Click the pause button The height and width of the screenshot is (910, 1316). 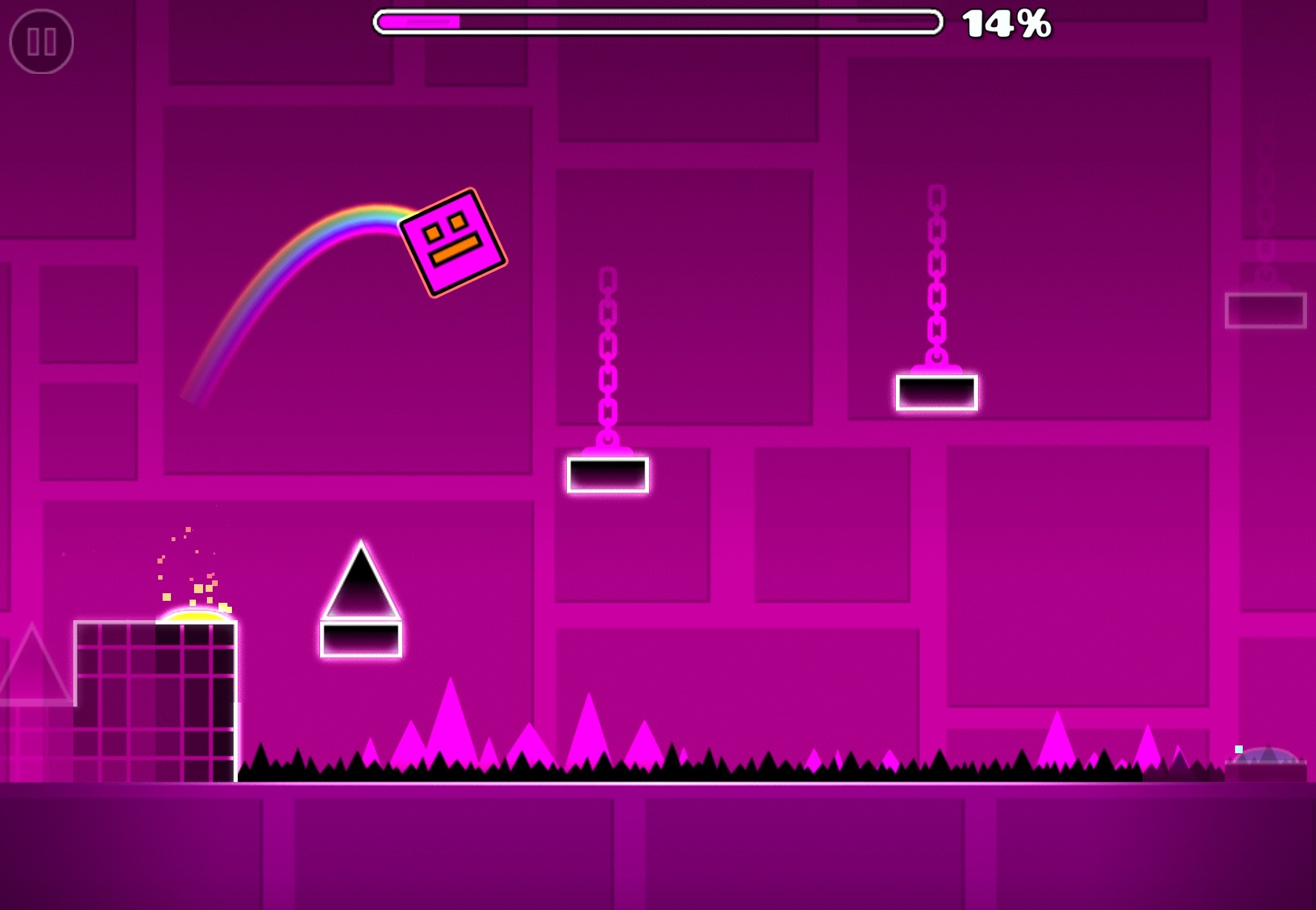tap(42, 42)
